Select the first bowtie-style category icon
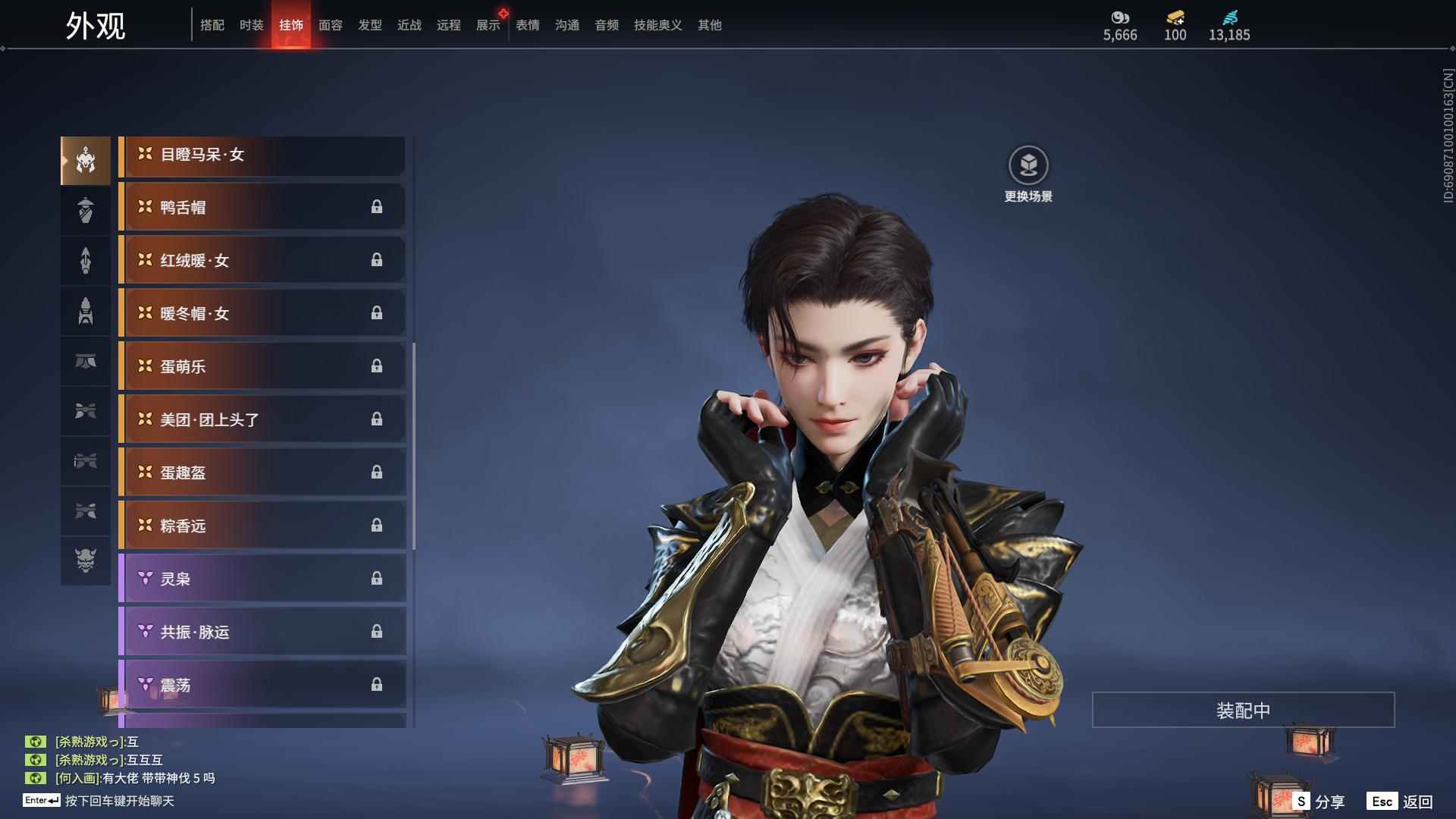The height and width of the screenshot is (819, 1456). [x=86, y=410]
